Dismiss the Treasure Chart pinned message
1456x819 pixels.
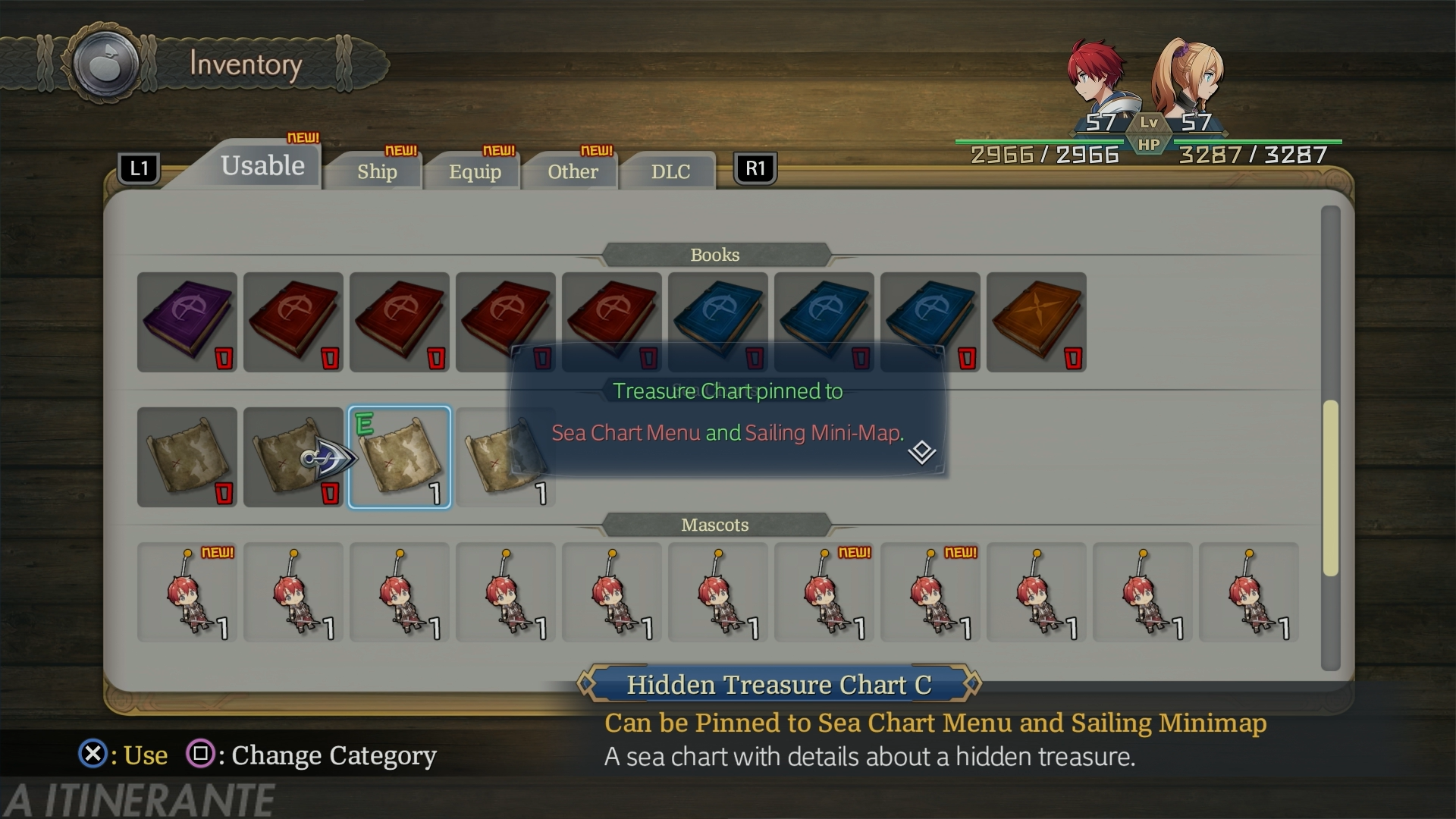tap(921, 452)
